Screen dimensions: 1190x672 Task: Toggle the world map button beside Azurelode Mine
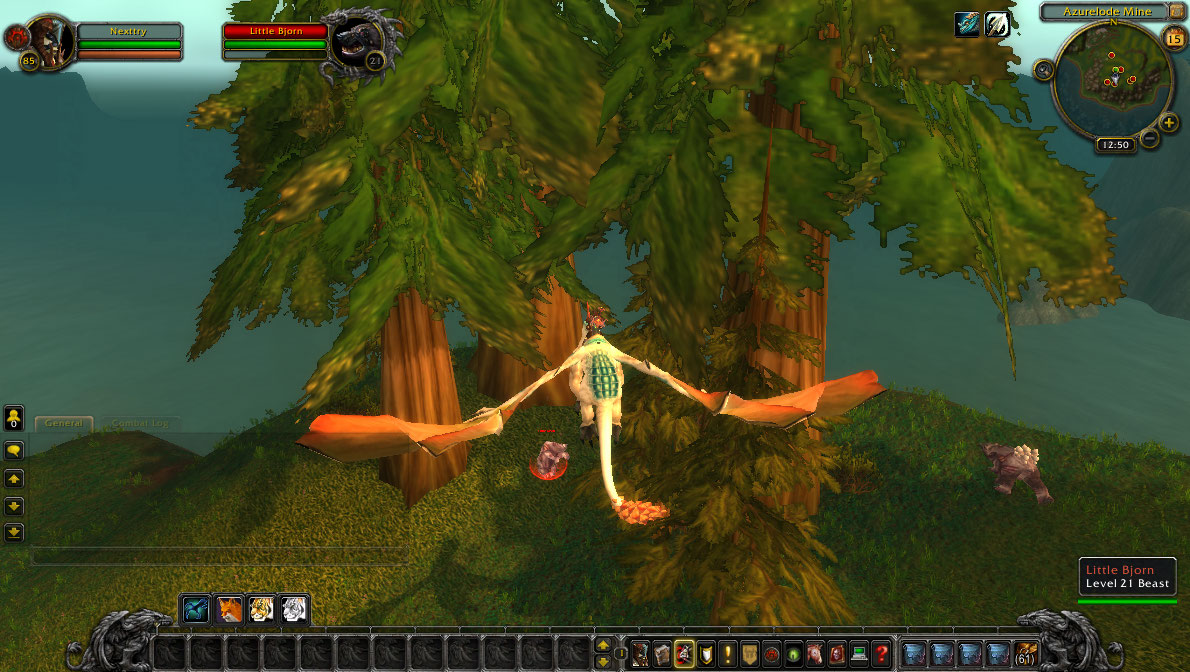[1047, 13]
